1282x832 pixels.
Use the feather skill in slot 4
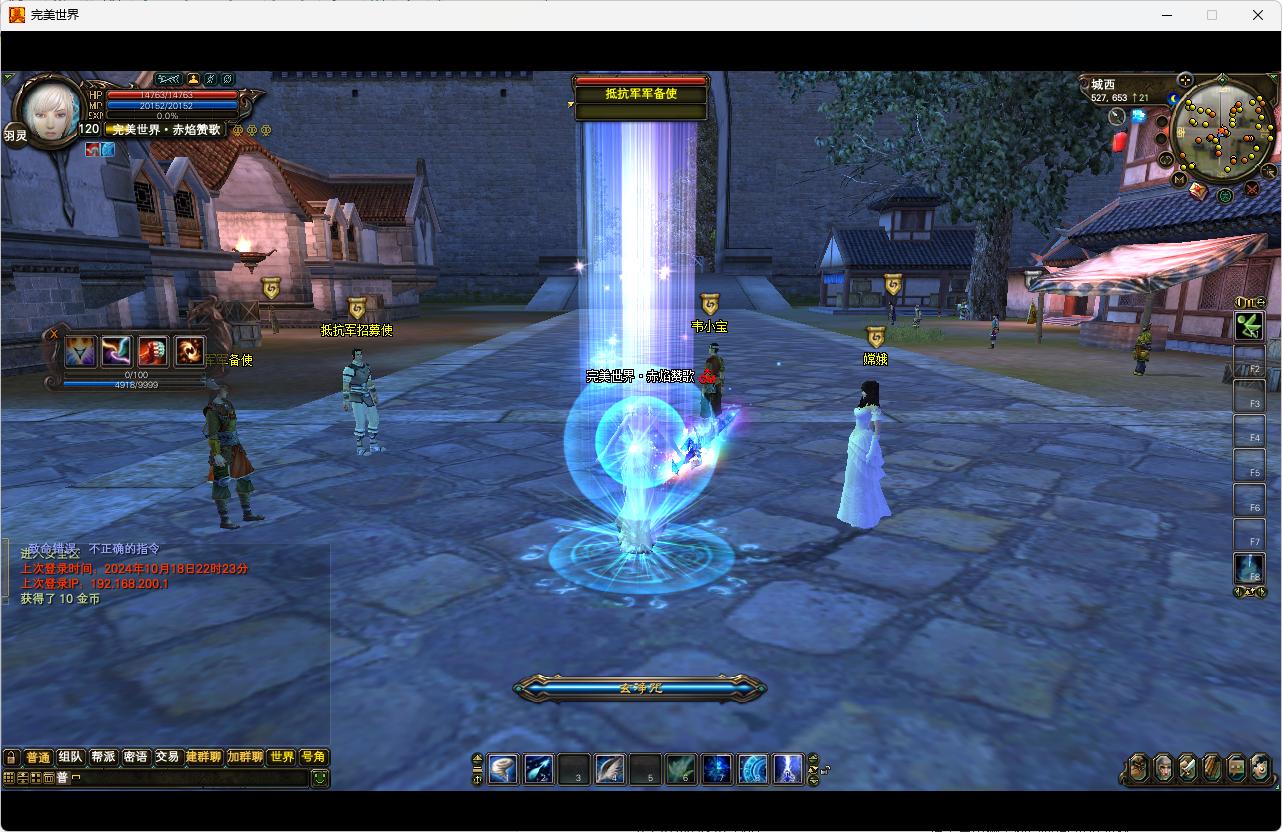point(611,769)
